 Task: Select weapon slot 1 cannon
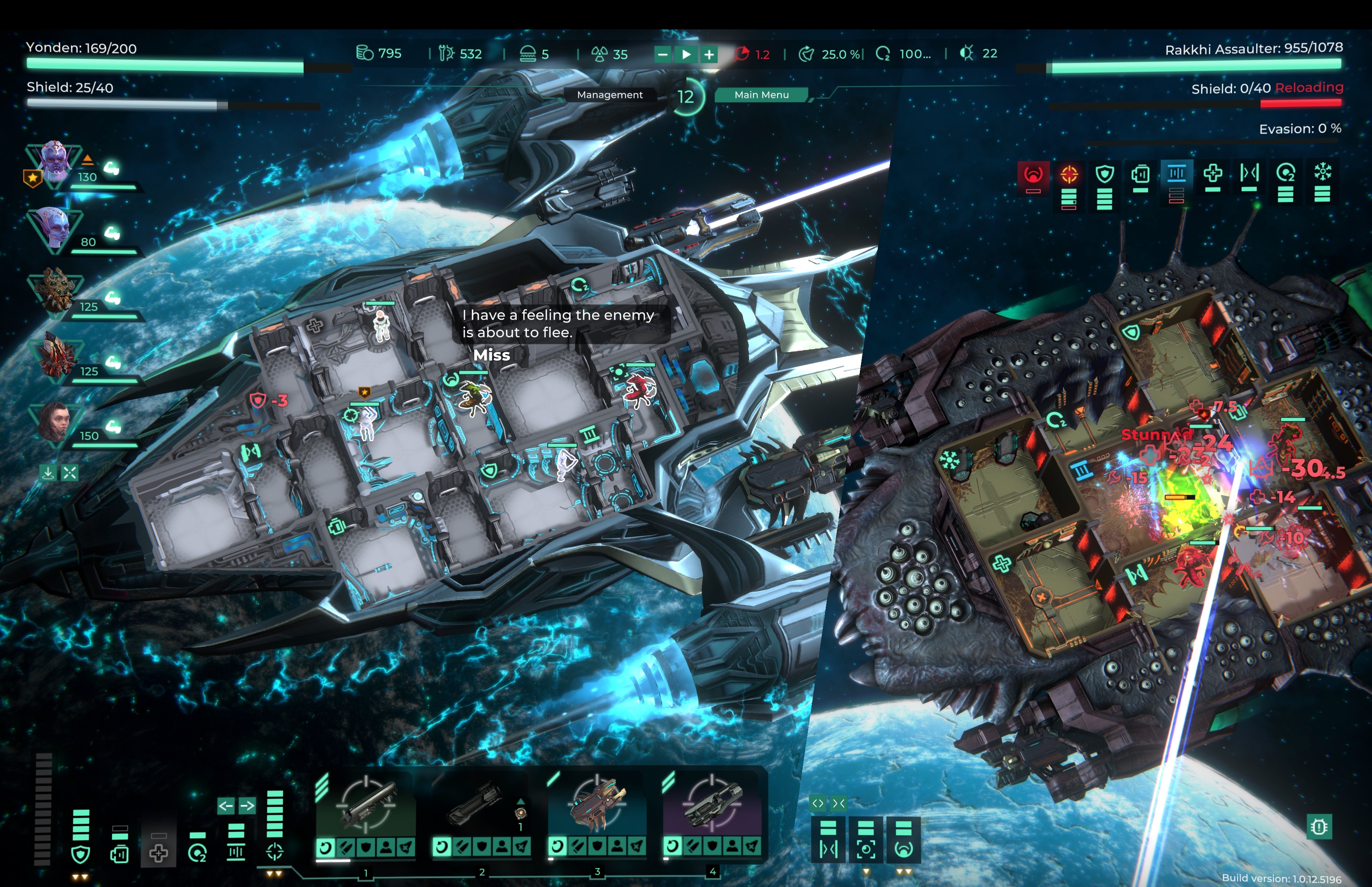(x=366, y=804)
